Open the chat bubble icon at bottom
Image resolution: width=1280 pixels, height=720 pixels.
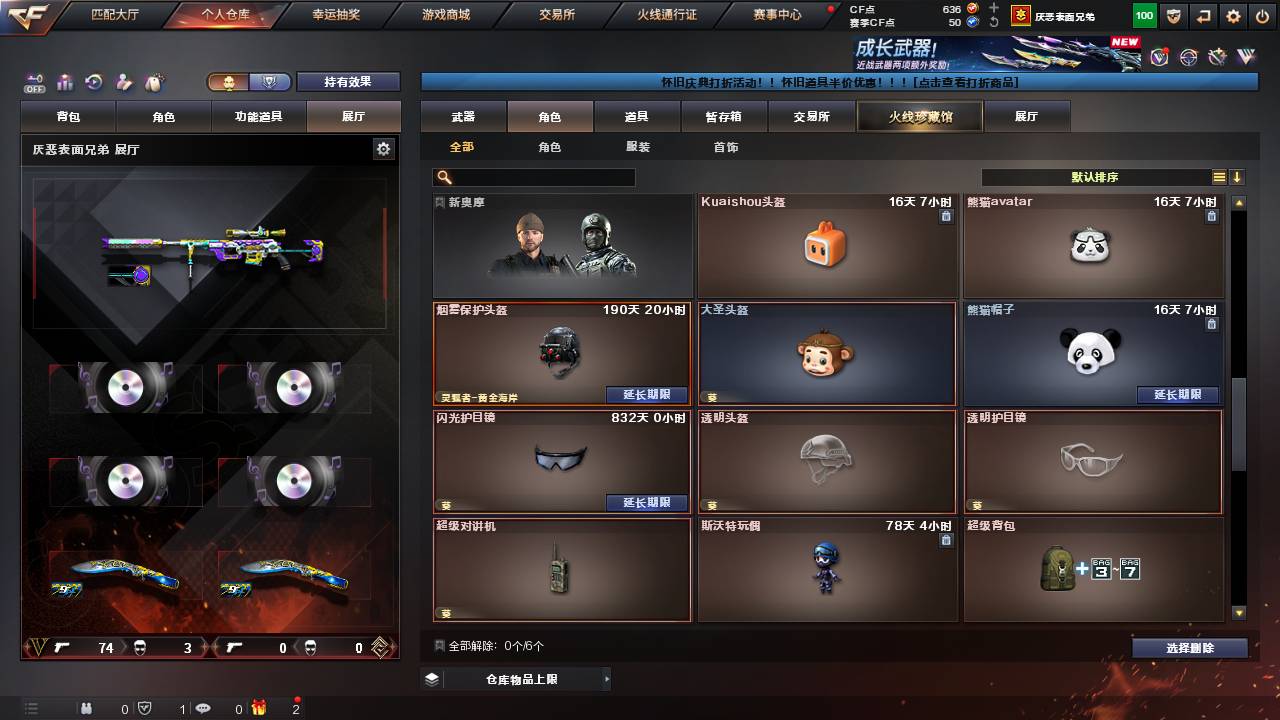204,708
